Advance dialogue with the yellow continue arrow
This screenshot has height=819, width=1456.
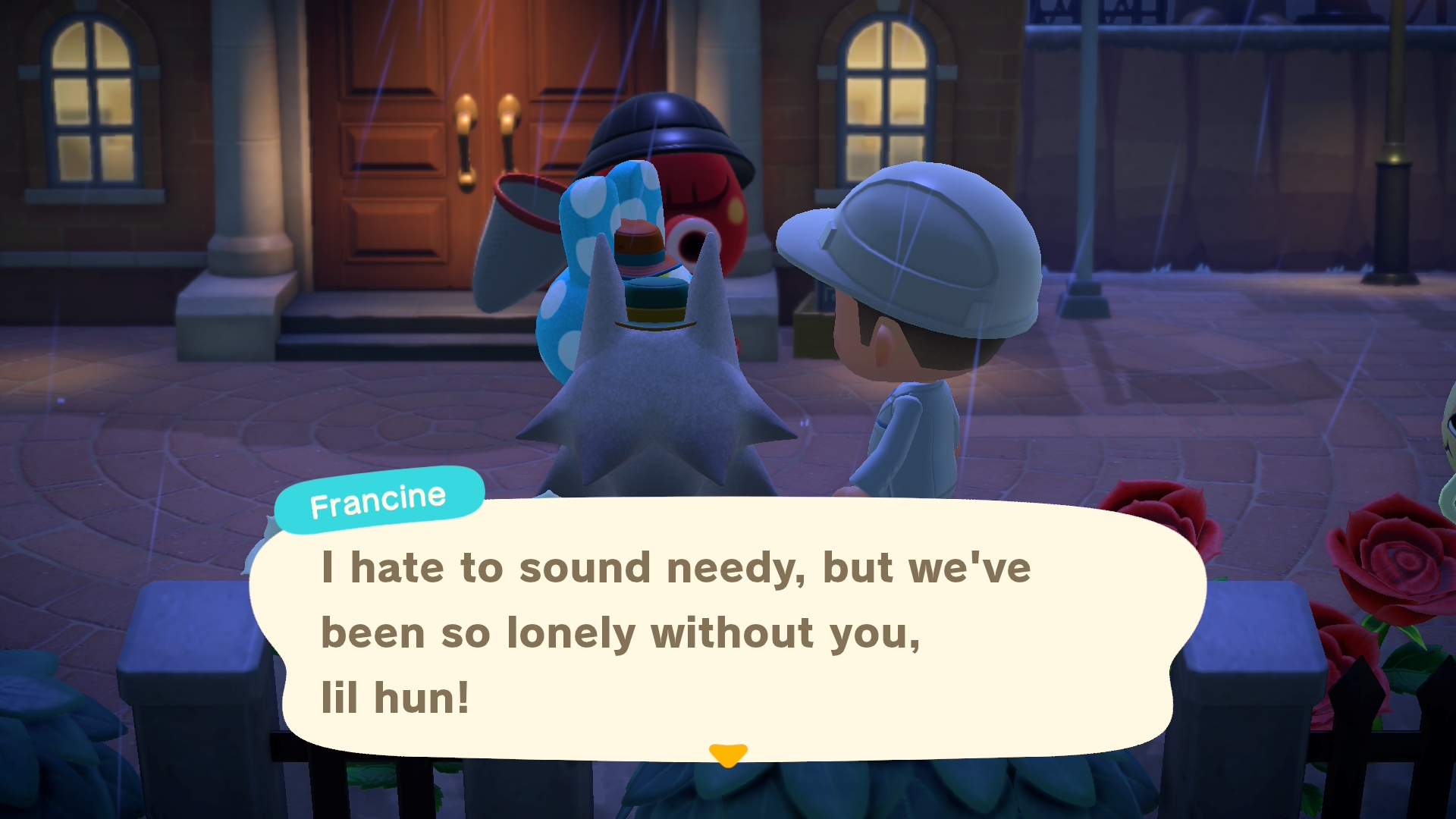pyautogui.click(x=728, y=755)
